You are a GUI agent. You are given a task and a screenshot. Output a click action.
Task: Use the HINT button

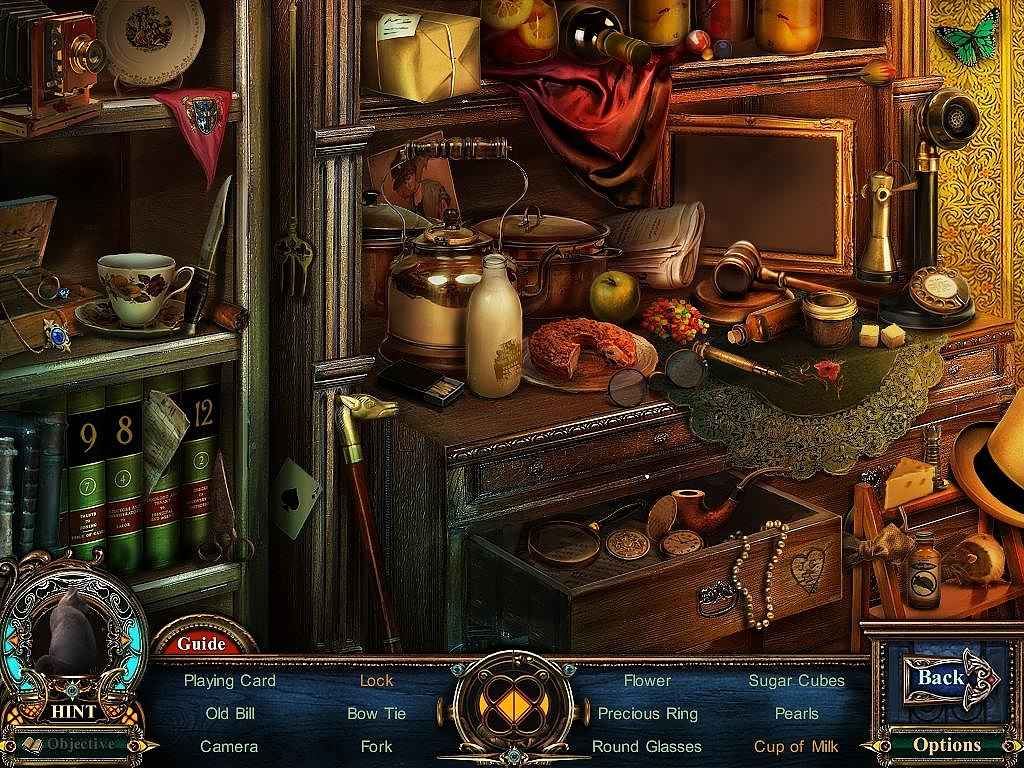(x=75, y=711)
